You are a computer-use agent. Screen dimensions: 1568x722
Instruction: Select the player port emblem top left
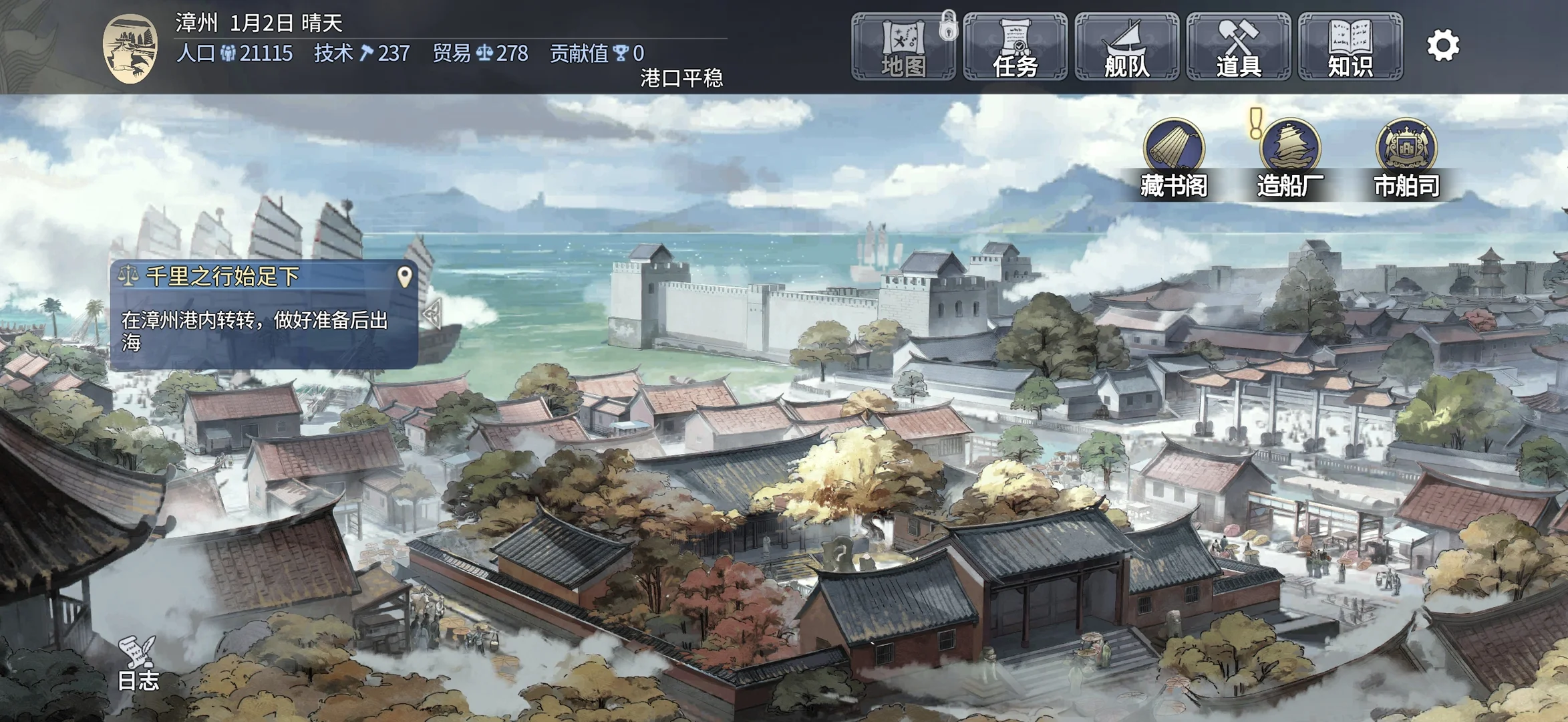pyautogui.click(x=131, y=45)
